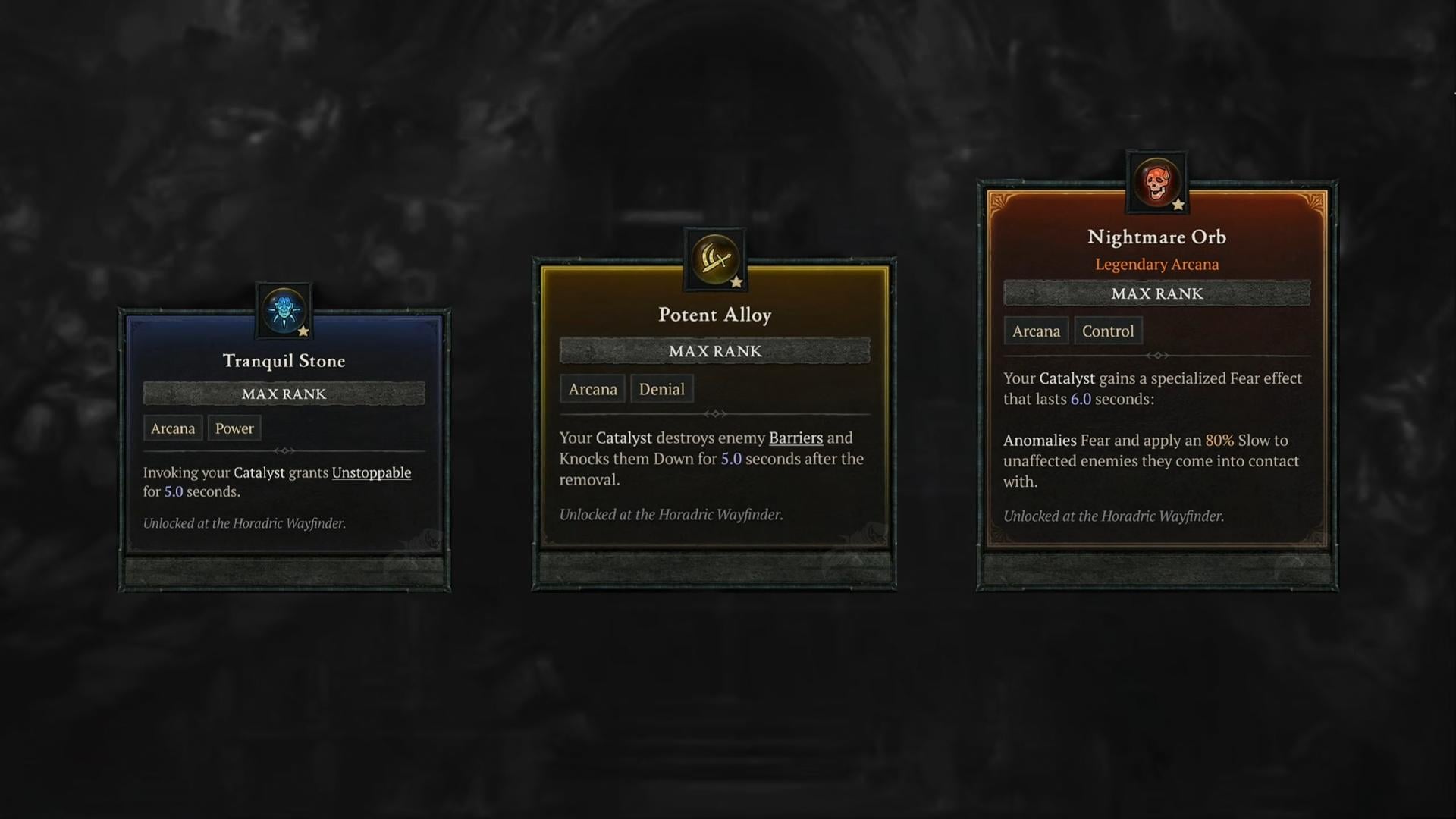Click the MAX RANK progress bar on Nightmare Orb
Image resolution: width=1456 pixels, height=819 pixels.
(1156, 293)
